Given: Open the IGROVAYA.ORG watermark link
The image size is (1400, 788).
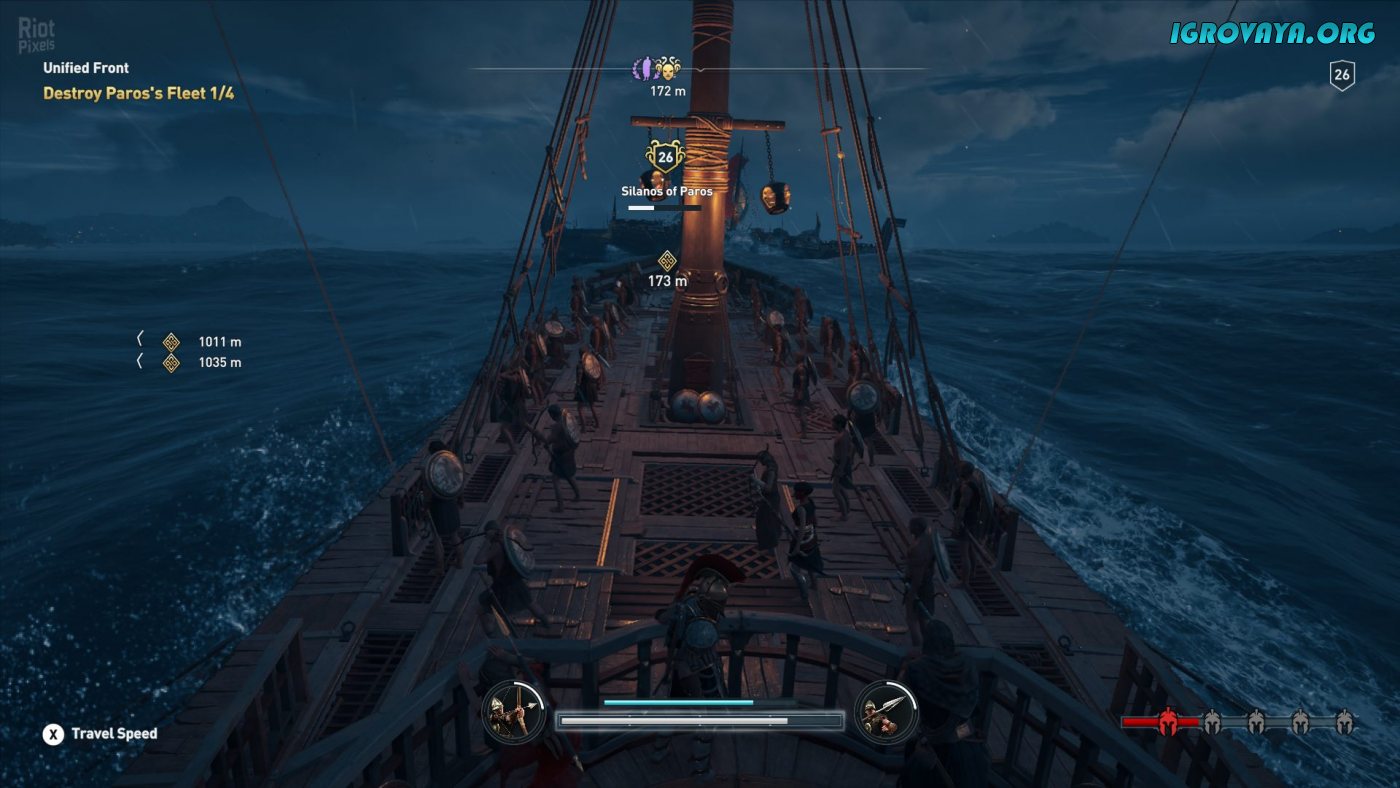Looking at the screenshot, I should 1273,33.
